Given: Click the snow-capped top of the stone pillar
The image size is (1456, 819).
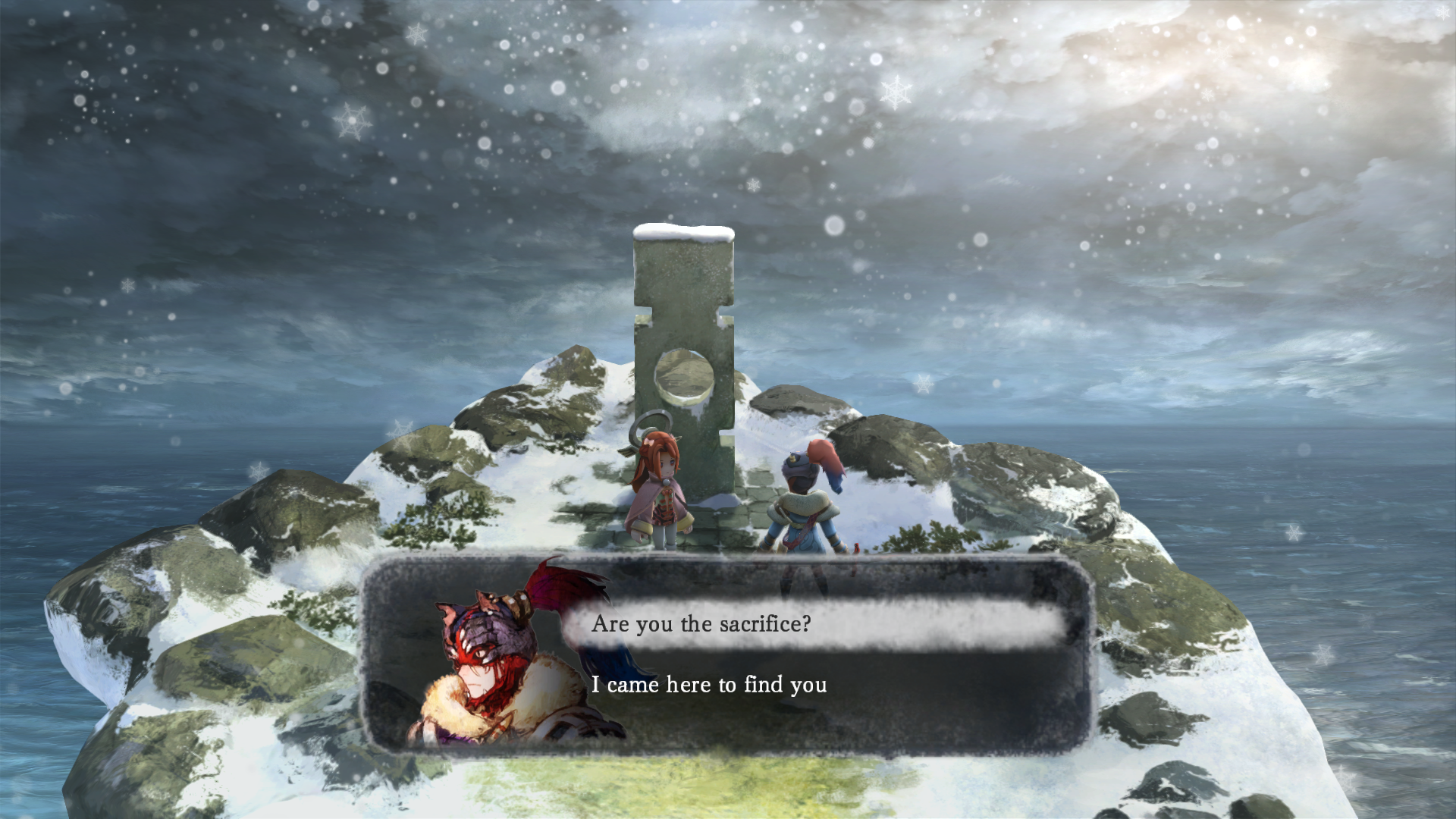Looking at the screenshot, I should (x=681, y=231).
